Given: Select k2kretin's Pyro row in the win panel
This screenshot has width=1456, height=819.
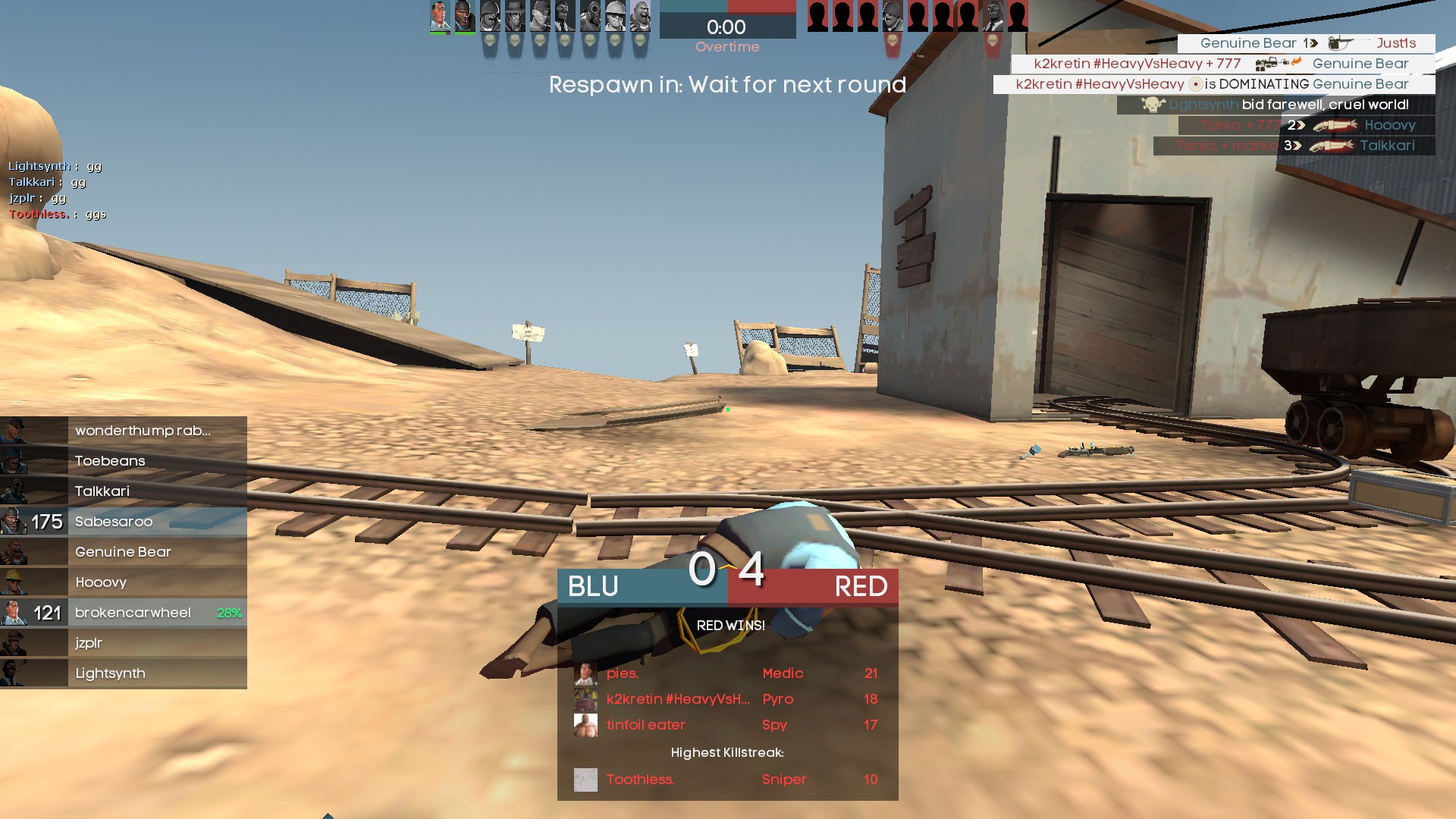Looking at the screenshot, I should tap(726, 699).
